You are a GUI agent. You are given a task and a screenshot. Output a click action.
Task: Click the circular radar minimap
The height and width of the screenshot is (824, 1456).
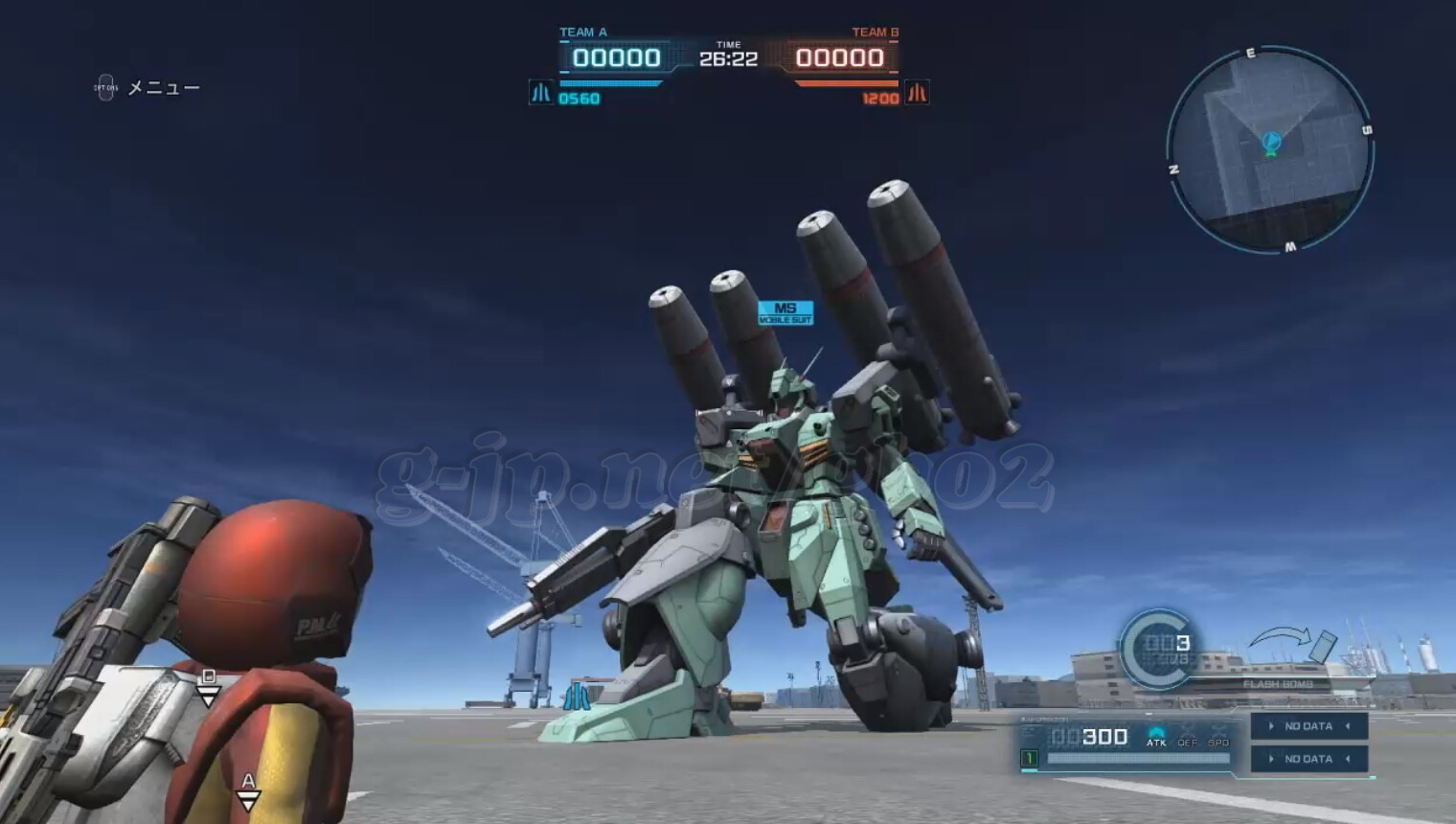(x=1270, y=151)
